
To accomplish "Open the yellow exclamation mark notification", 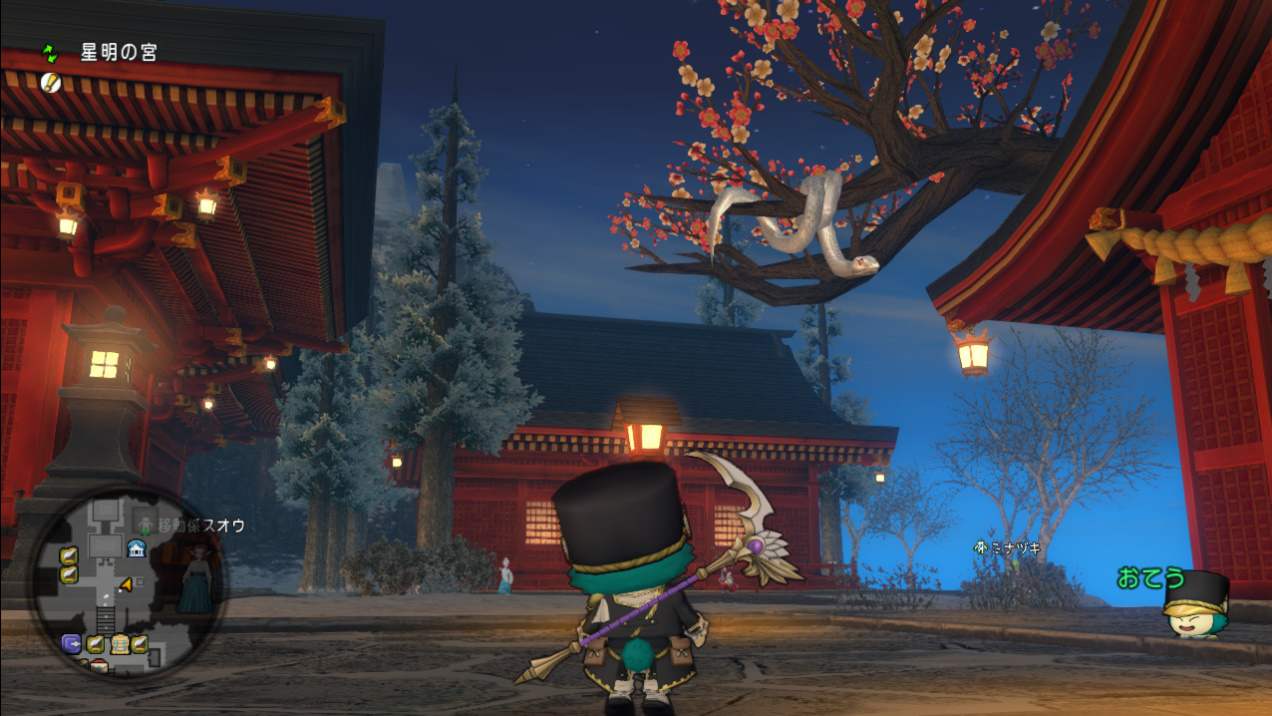I will [x=50, y=82].
